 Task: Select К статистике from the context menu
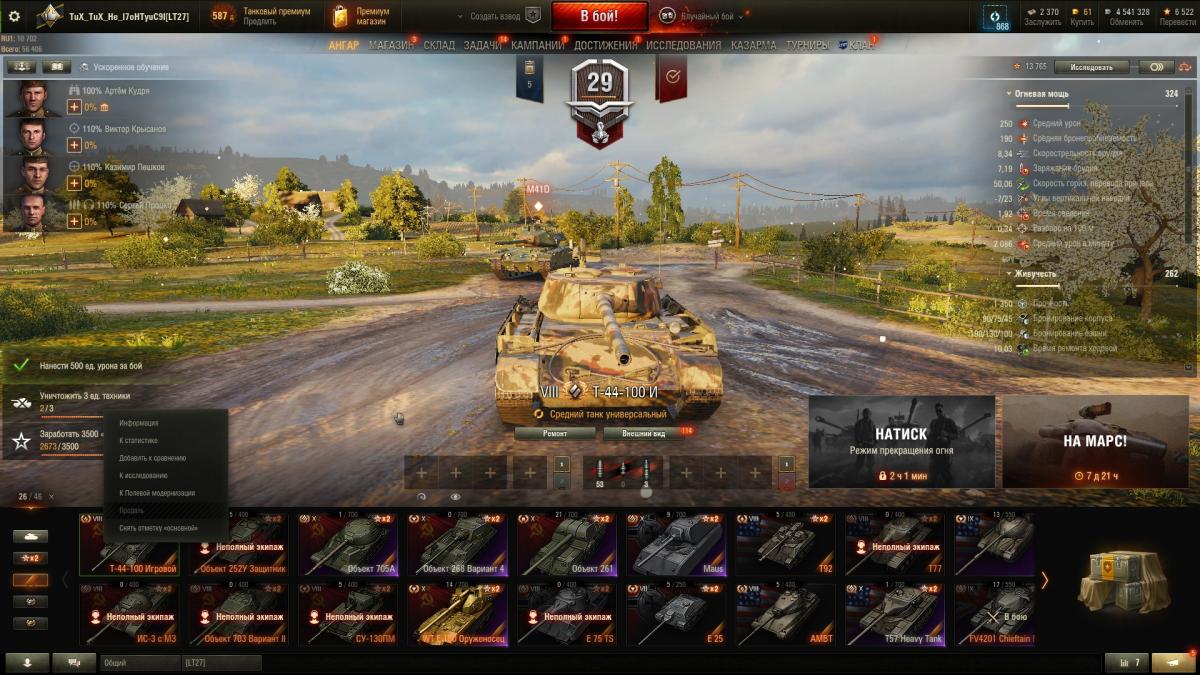click(139, 440)
